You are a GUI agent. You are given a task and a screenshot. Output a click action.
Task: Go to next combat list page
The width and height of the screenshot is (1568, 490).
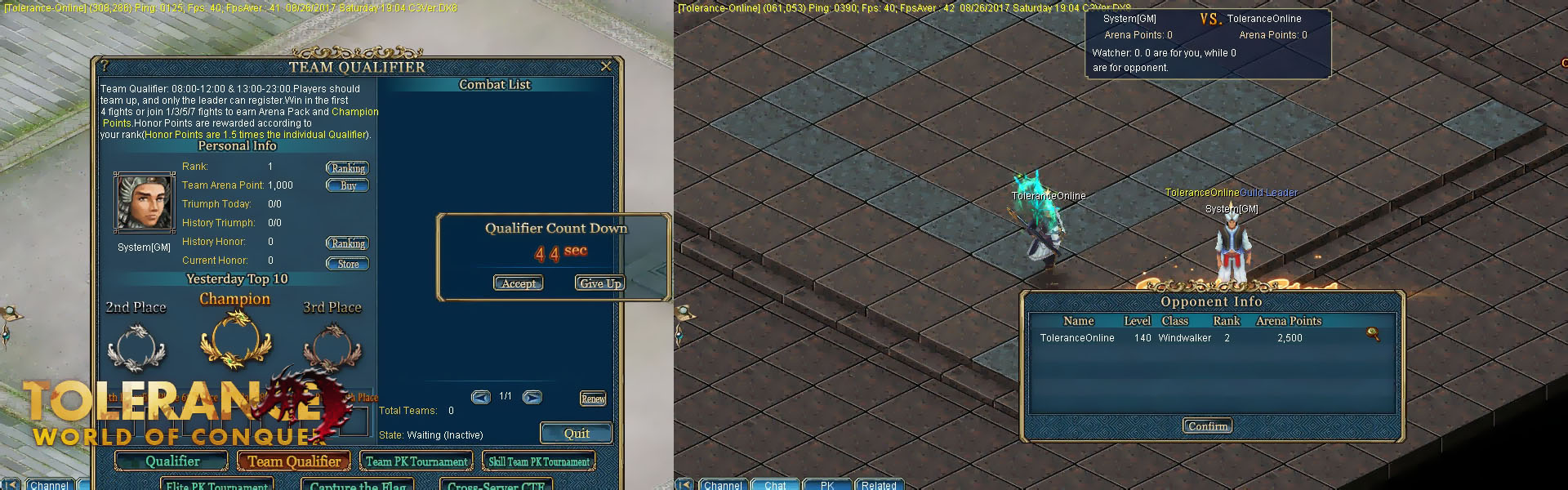pos(532,397)
